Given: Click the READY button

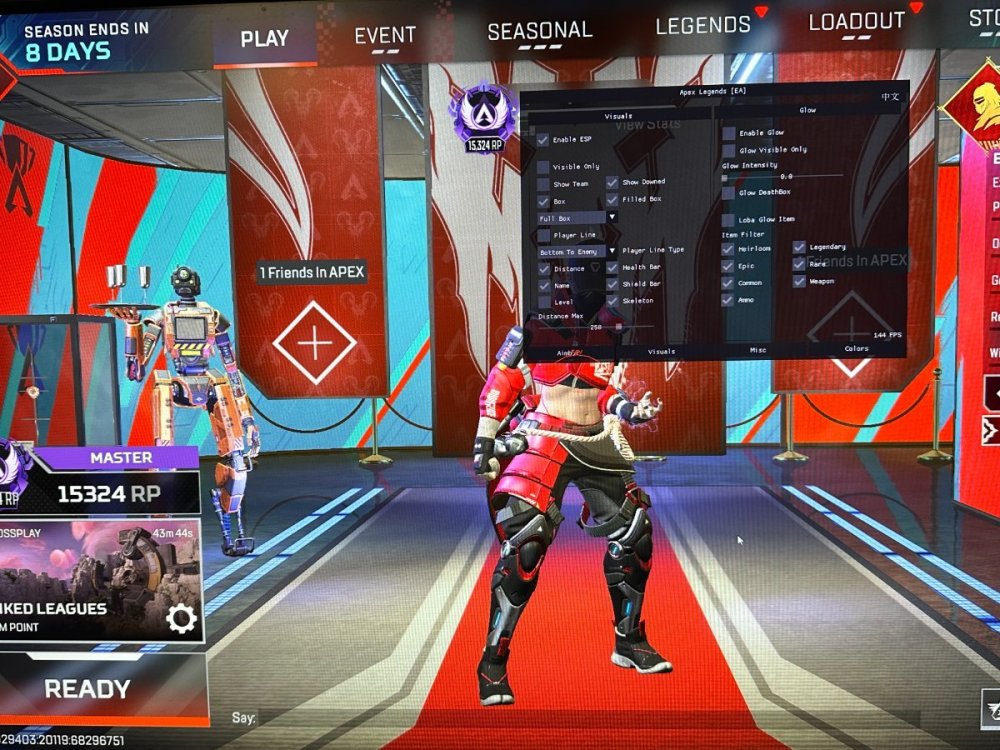Looking at the screenshot, I should pyautogui.click(x=88, y=688).
